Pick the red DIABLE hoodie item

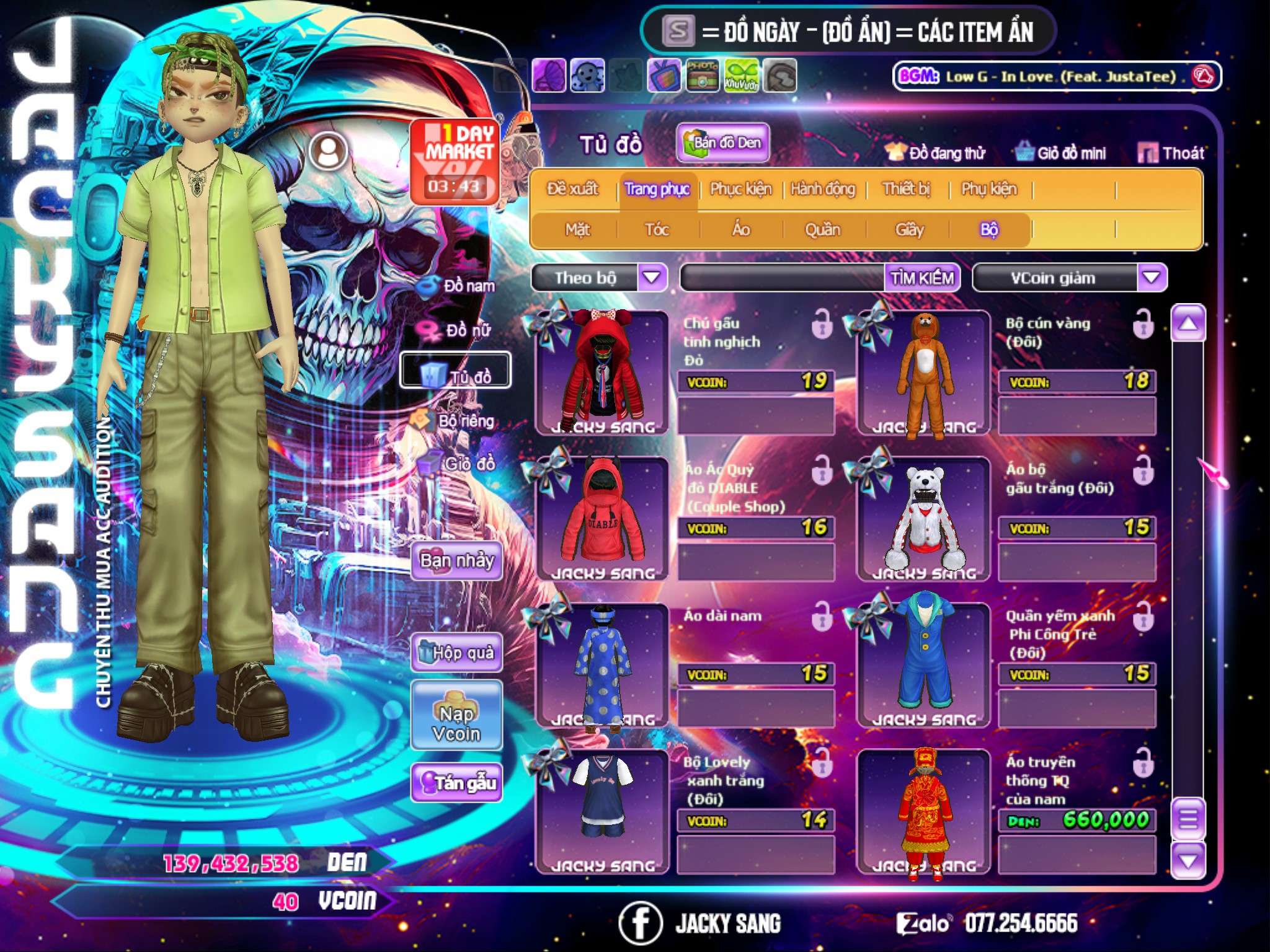602,518
